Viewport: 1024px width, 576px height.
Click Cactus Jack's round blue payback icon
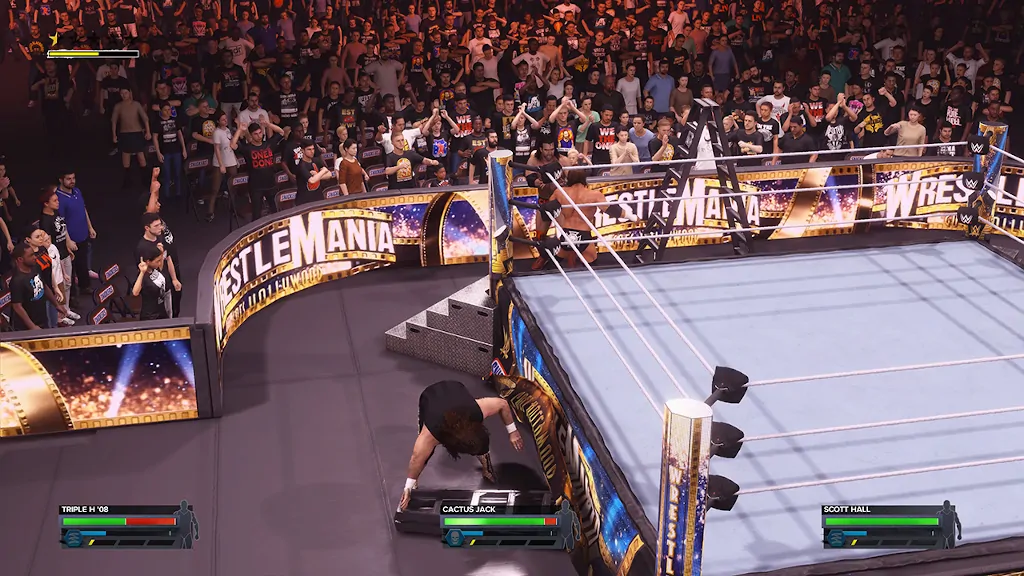point(453,537)
